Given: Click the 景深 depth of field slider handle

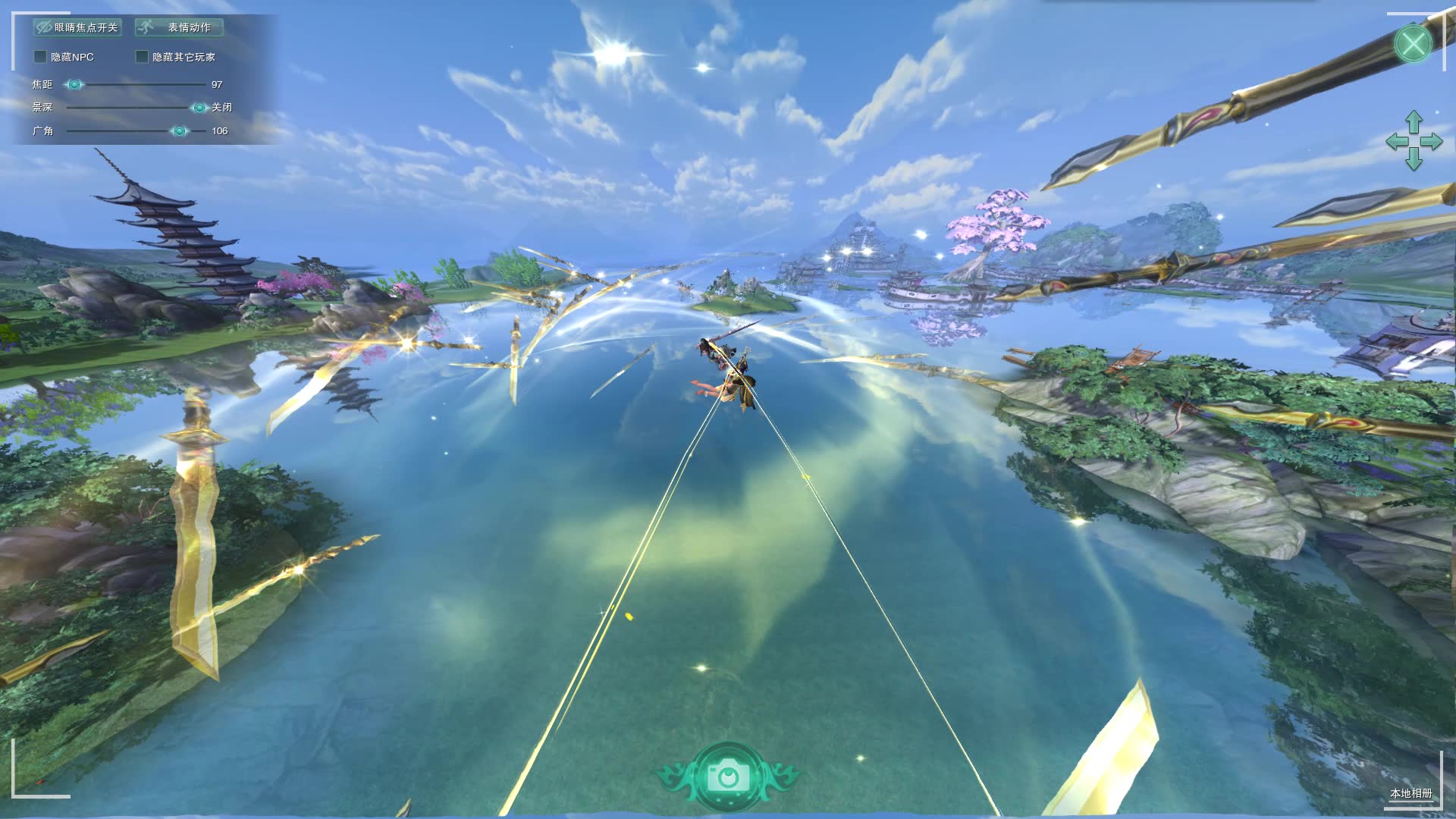Looking at the screenshot, I should click(x=199, y=108).
